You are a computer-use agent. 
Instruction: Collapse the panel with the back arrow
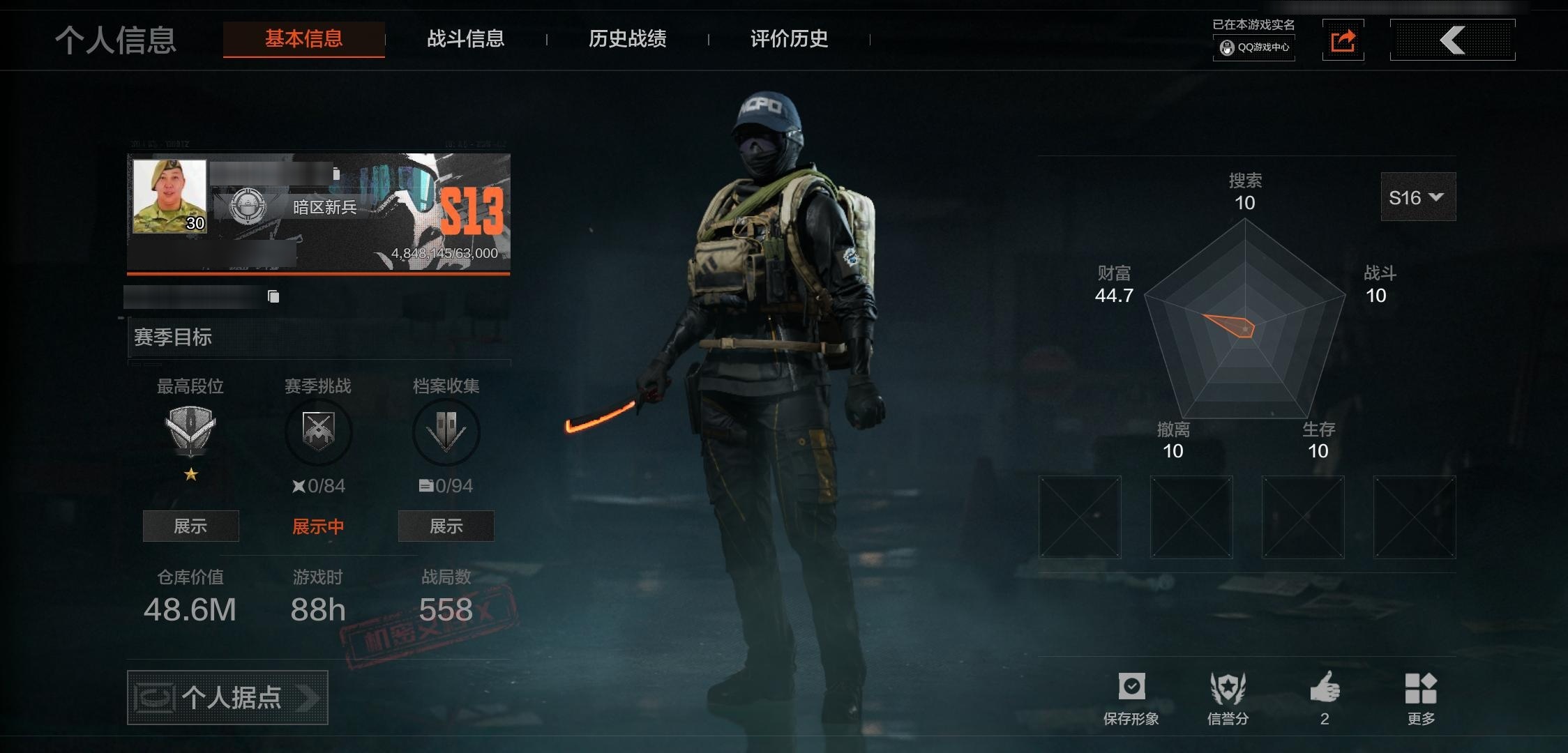pos(1453,40)
